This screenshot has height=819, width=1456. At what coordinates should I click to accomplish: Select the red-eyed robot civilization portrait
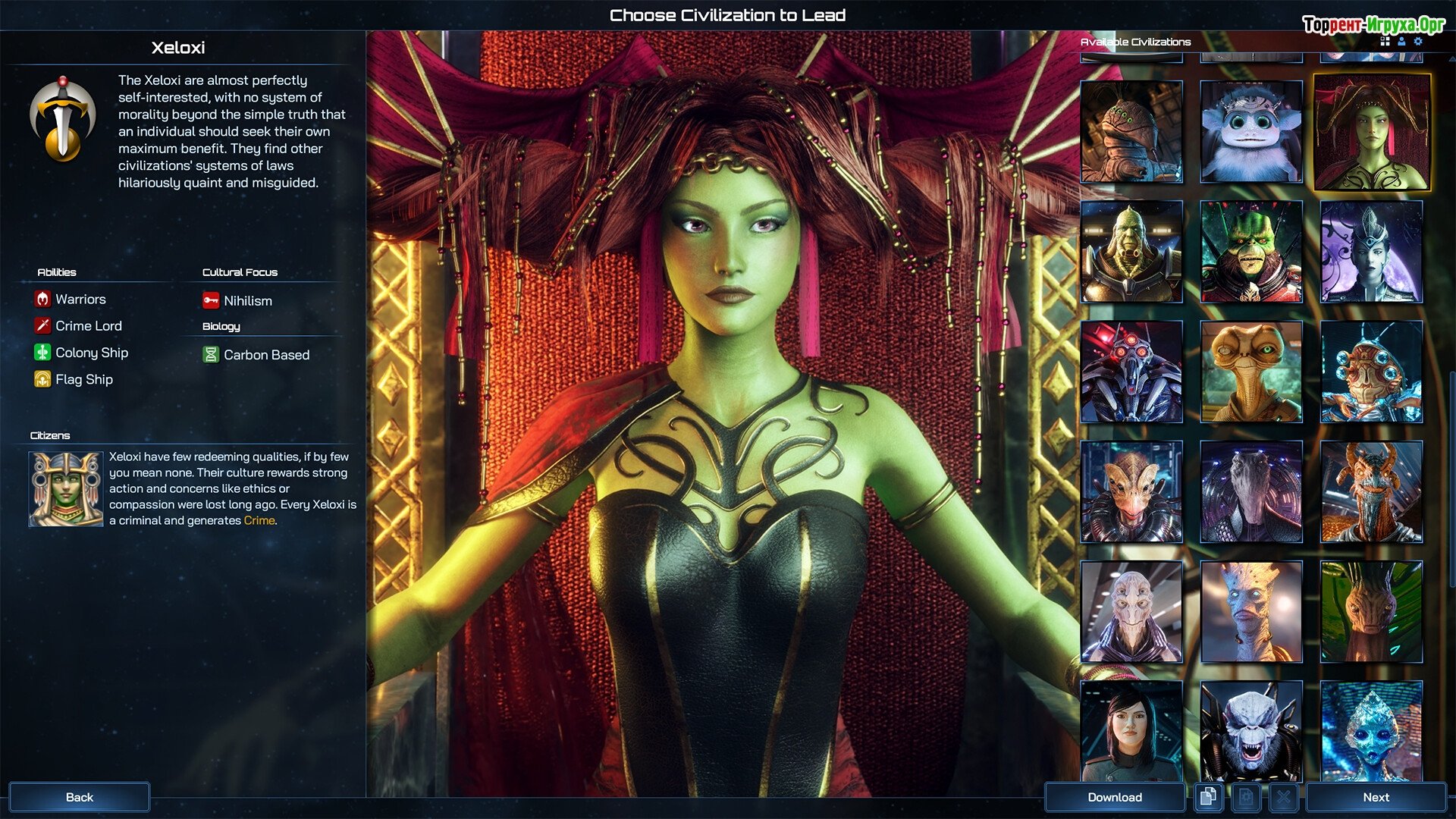[1131, 372]
